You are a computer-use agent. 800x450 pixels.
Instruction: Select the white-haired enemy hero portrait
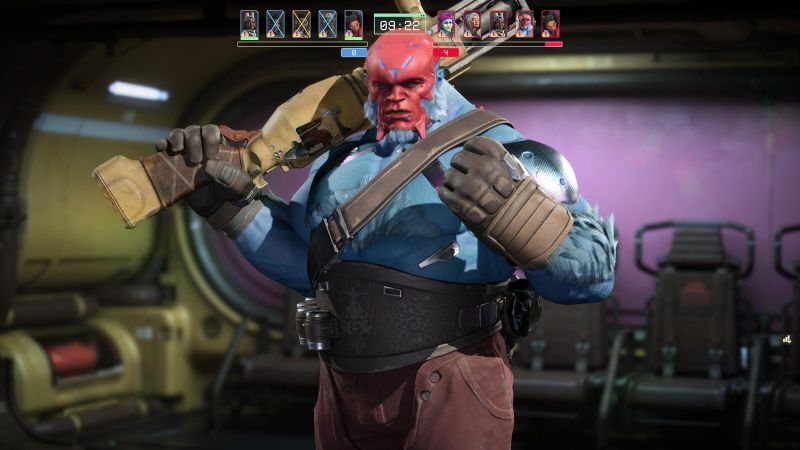pyautogui.click(x=472, y=24)
